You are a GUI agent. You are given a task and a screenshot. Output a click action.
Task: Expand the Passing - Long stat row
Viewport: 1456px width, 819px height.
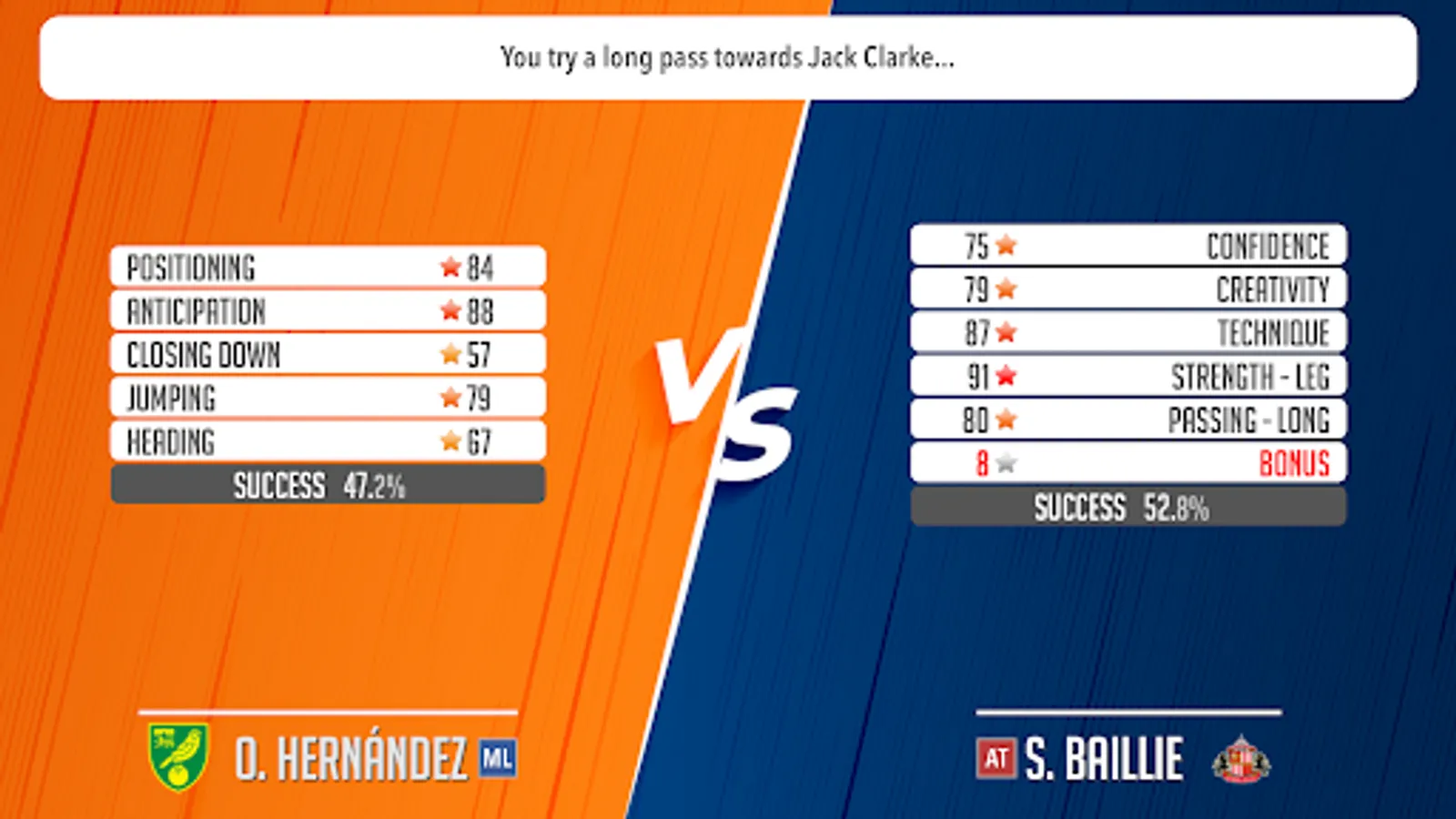click(x=1128, y=420)
